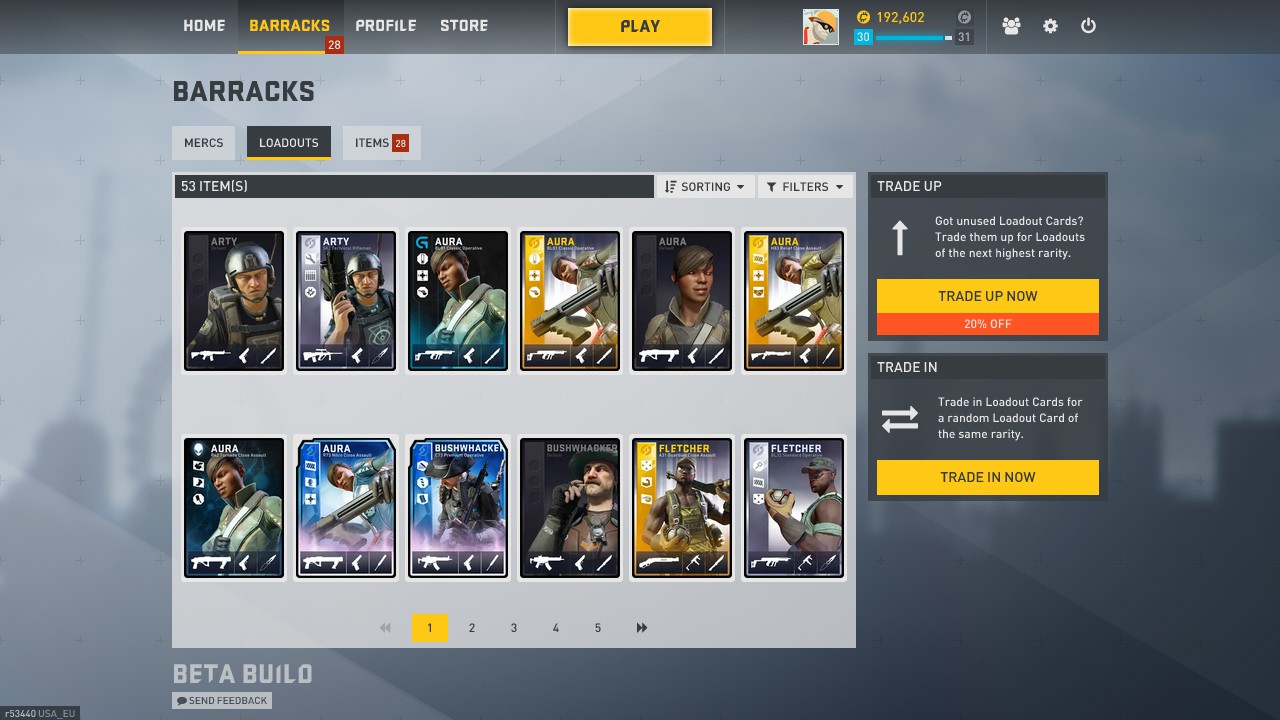Open the Store
Image resolution: width=1280 pixels, height=720 pixels.
464,26
